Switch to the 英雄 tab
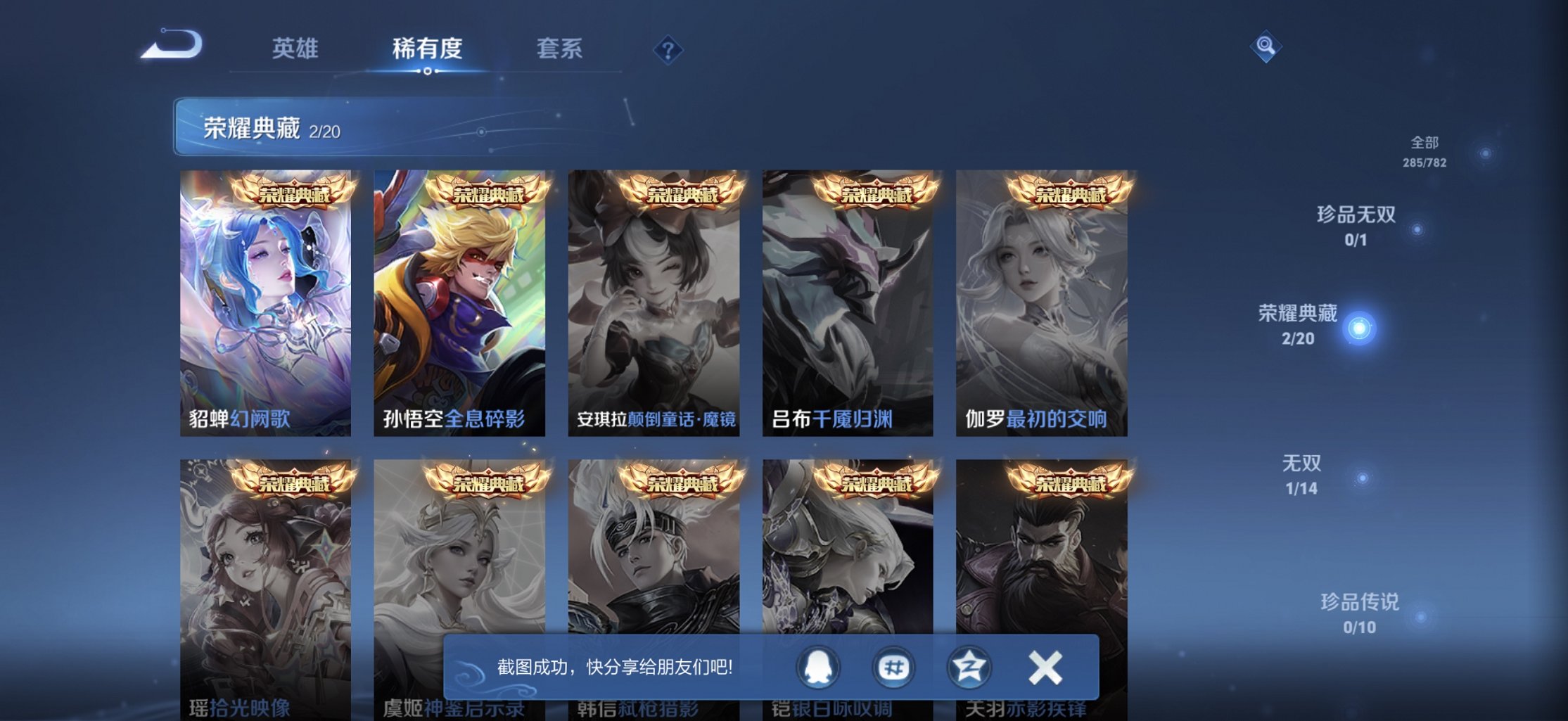The height and width of the screenshot is (721, 1568). [295, 49]
